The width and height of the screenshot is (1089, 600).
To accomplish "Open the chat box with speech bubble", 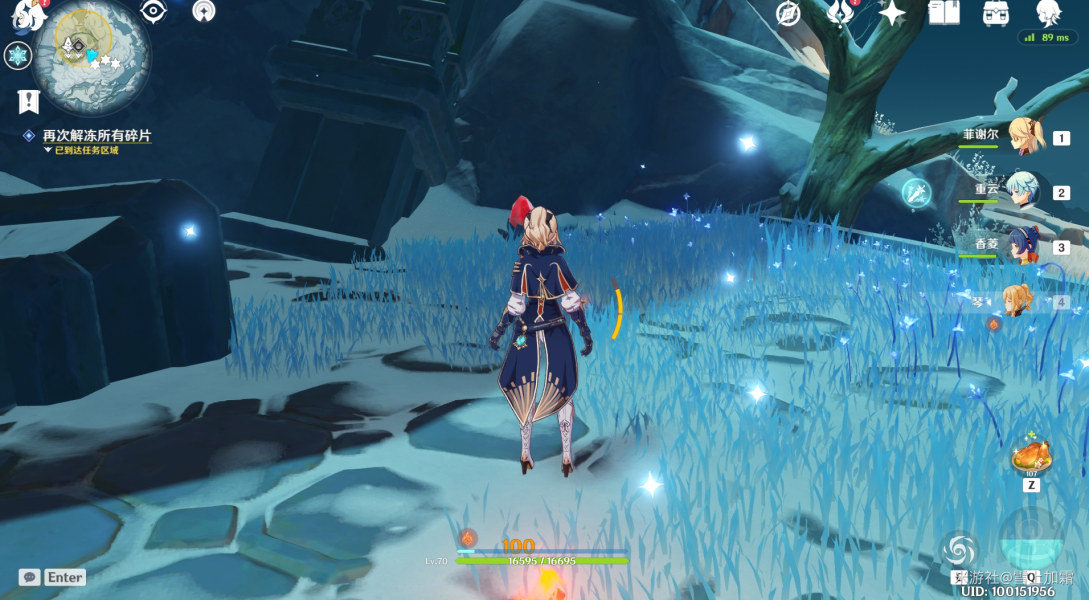I will 29,577.
